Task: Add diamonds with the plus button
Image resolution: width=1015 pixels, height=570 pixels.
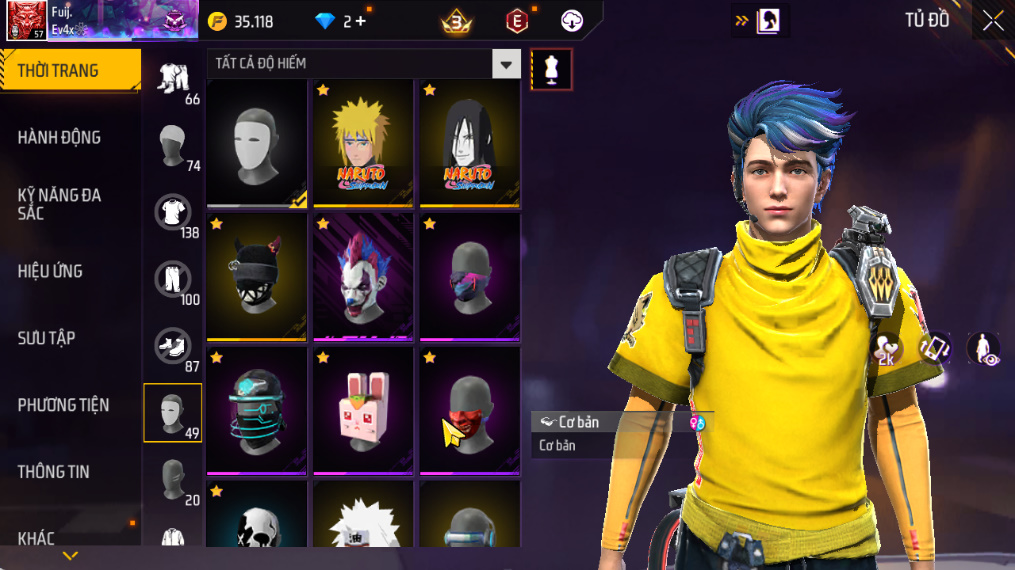Action: click(x=359, y=21)
